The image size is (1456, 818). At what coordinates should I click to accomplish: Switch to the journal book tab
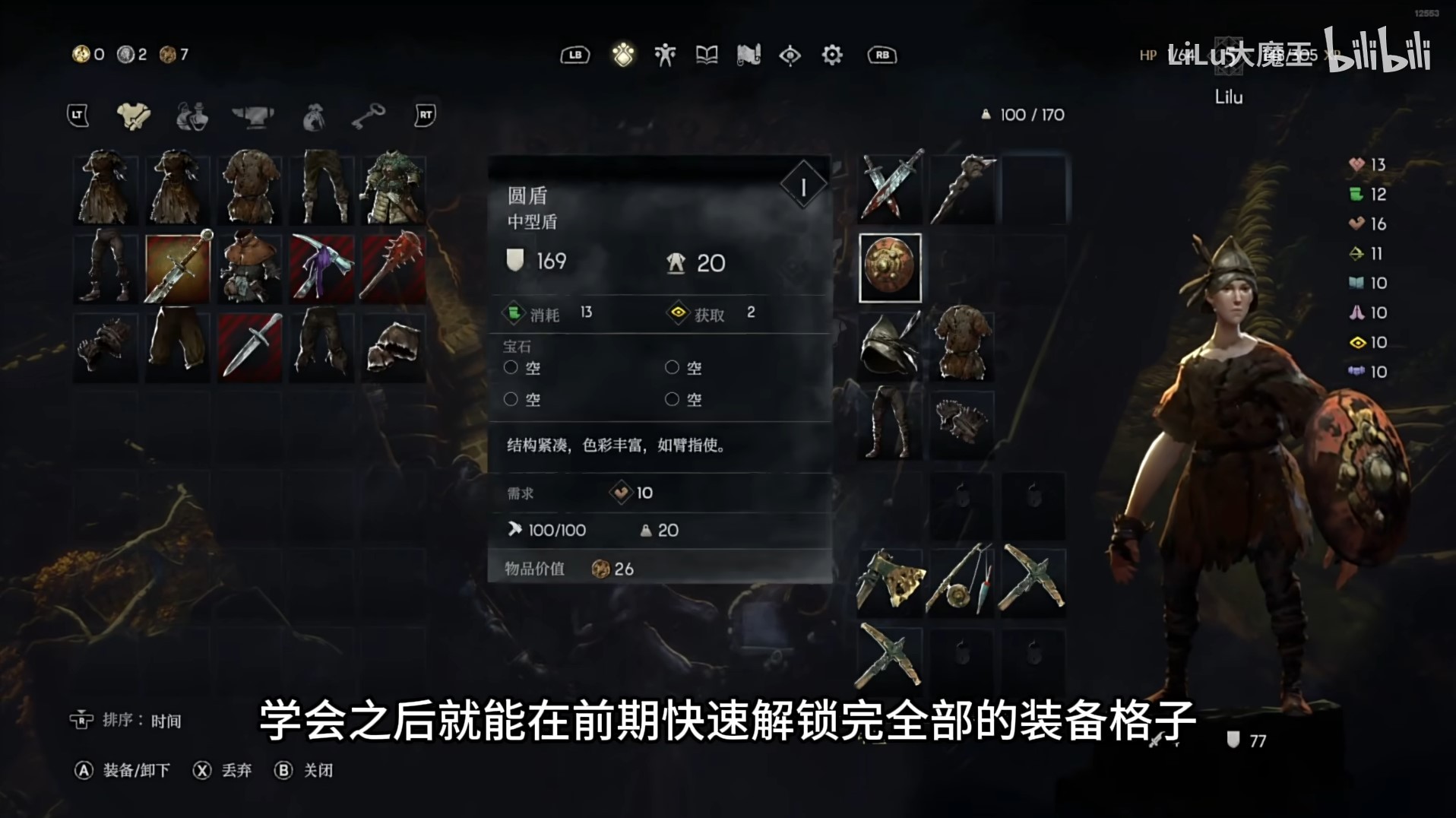click(x=707, y=55)
